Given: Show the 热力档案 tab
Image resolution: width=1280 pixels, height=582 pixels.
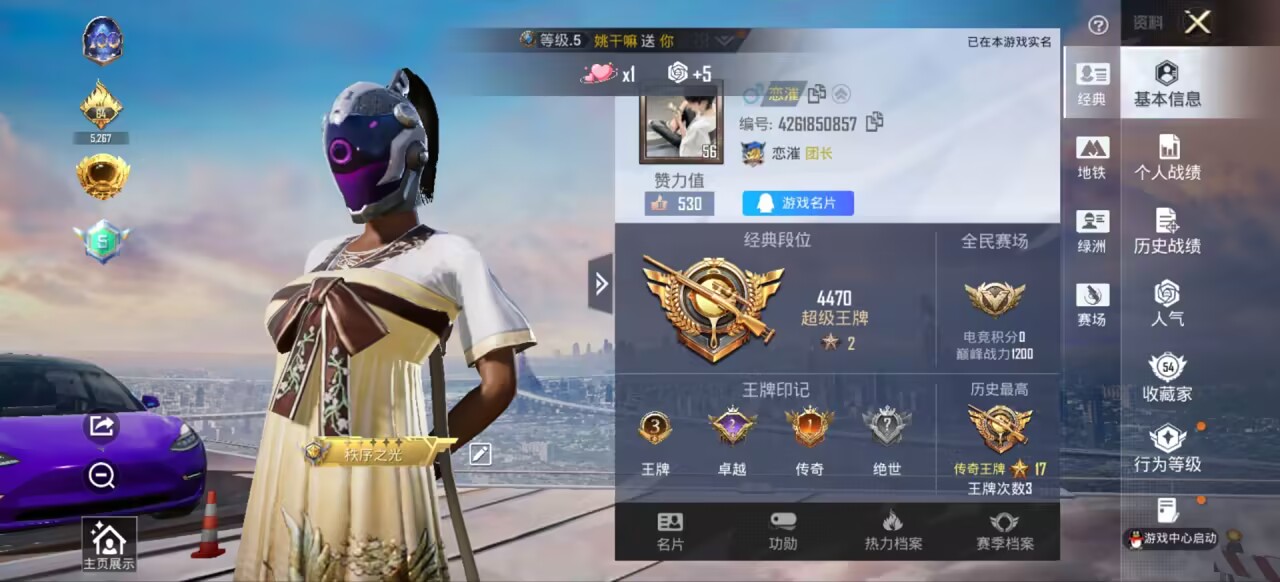Looking at the screenshot, I should coord(893,532).
